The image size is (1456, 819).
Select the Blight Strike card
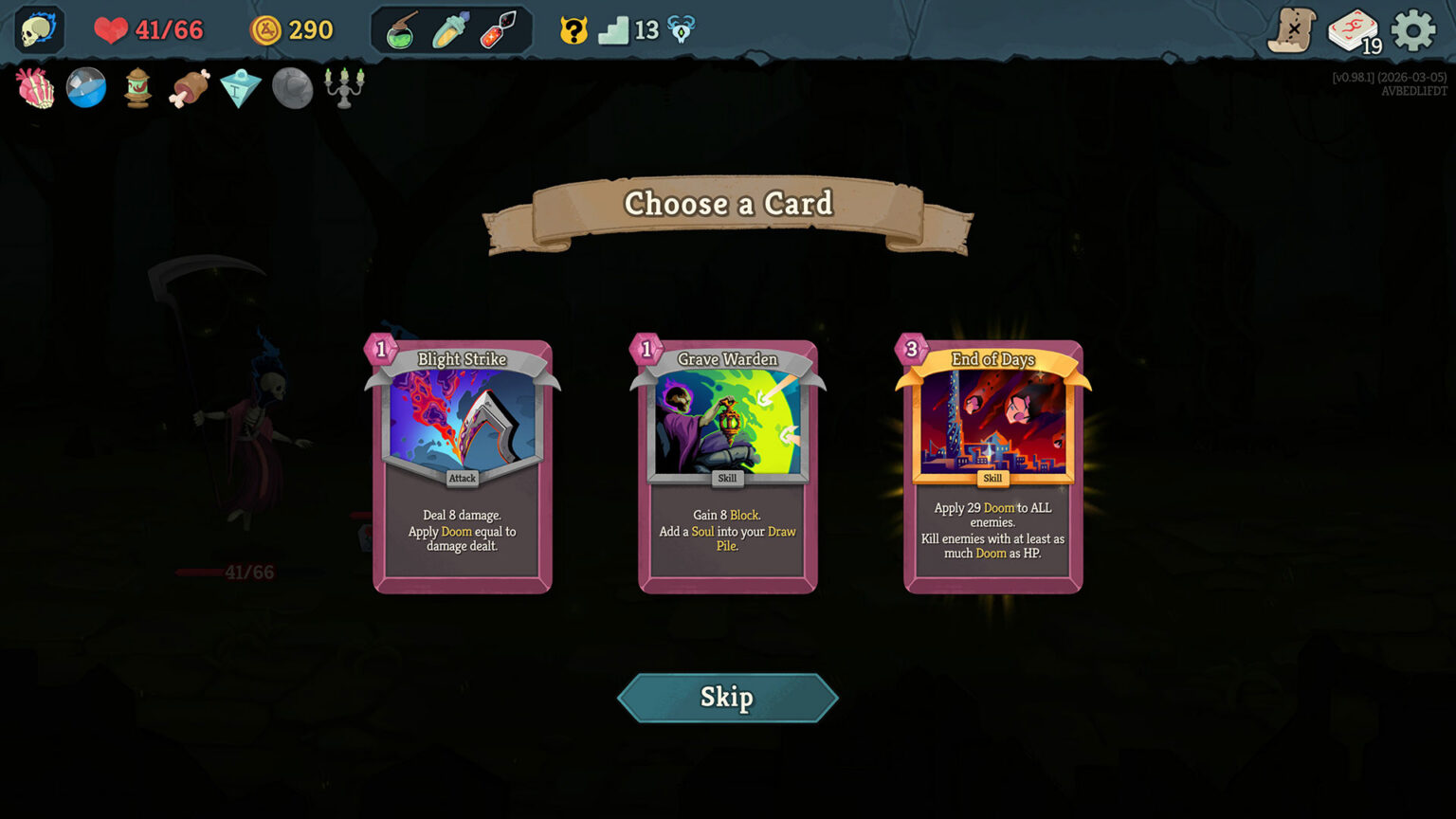(x=462, y=464)
